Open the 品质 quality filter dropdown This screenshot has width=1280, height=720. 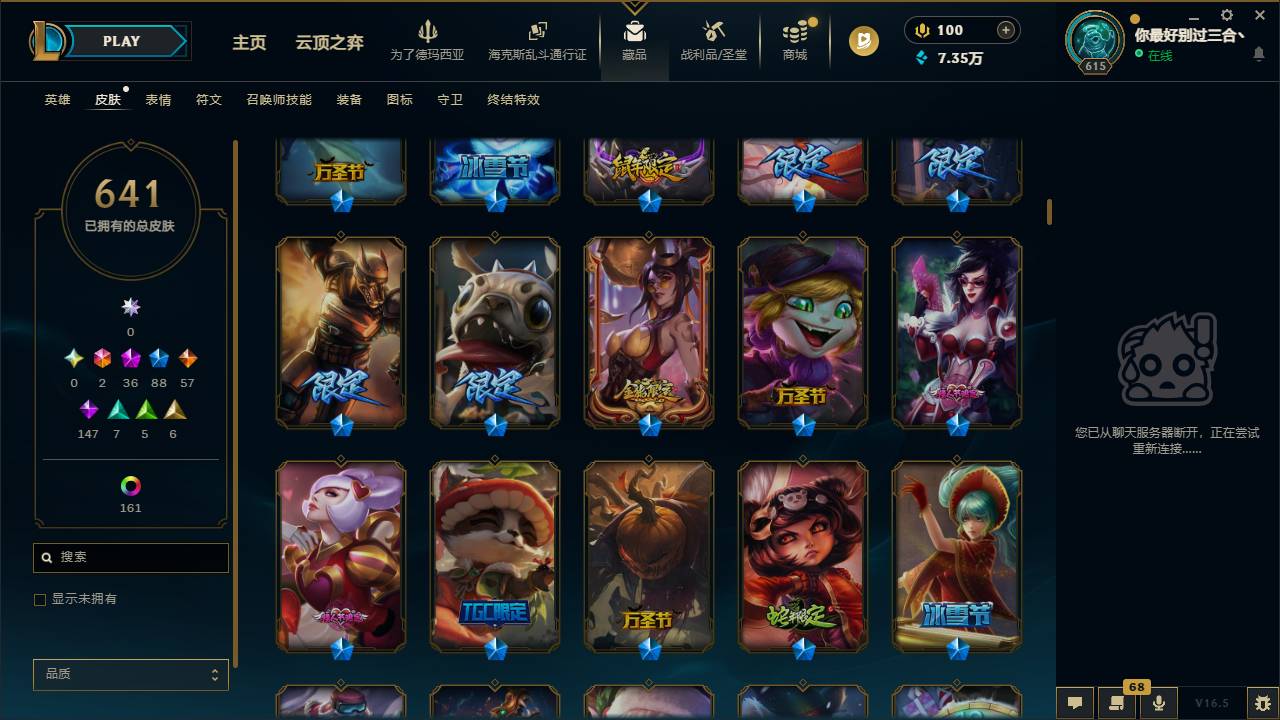coord(130,674)
